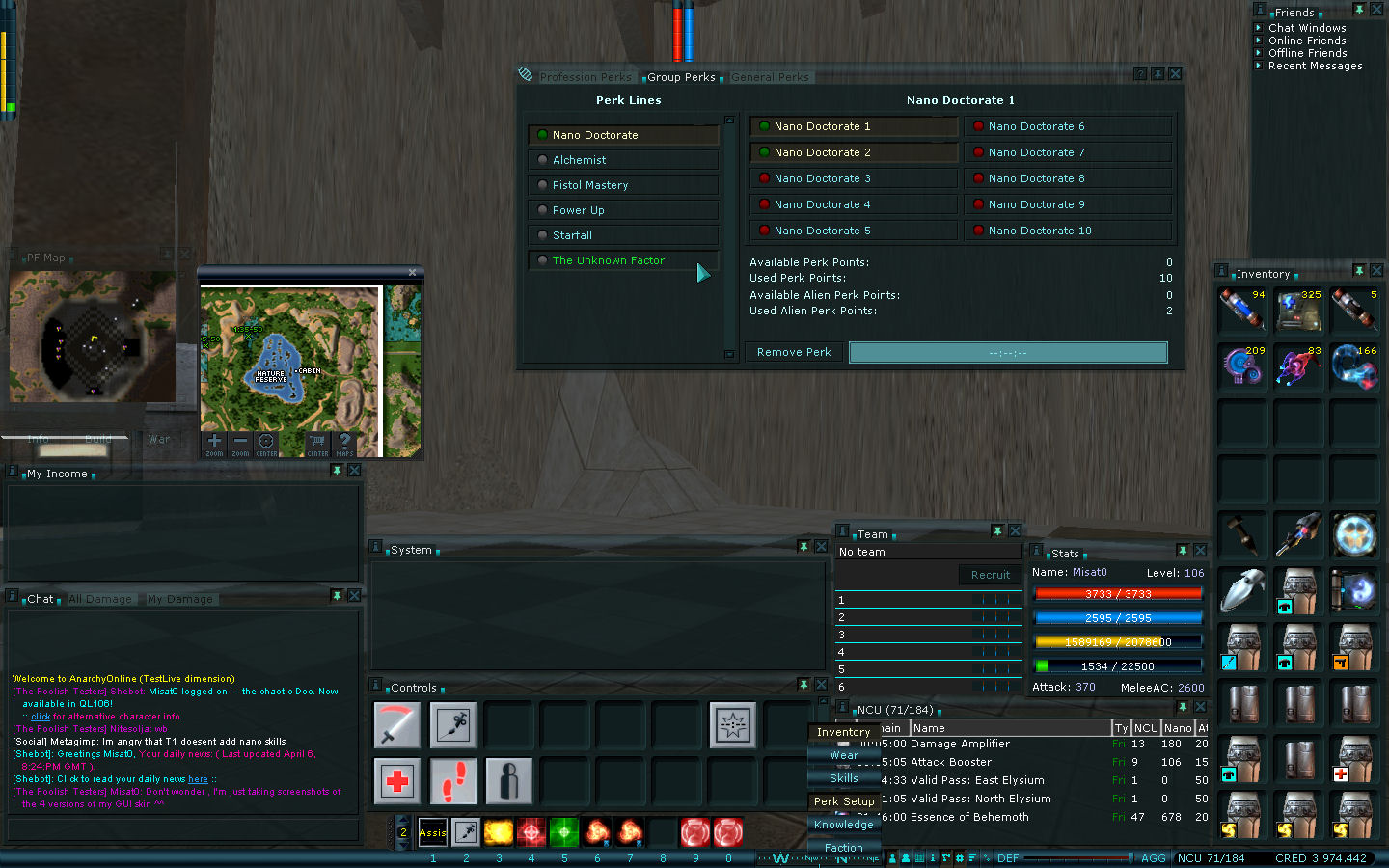1389x868 pixels.
Task: Close the Inventory window
Action: click(x=1376, y=271)
